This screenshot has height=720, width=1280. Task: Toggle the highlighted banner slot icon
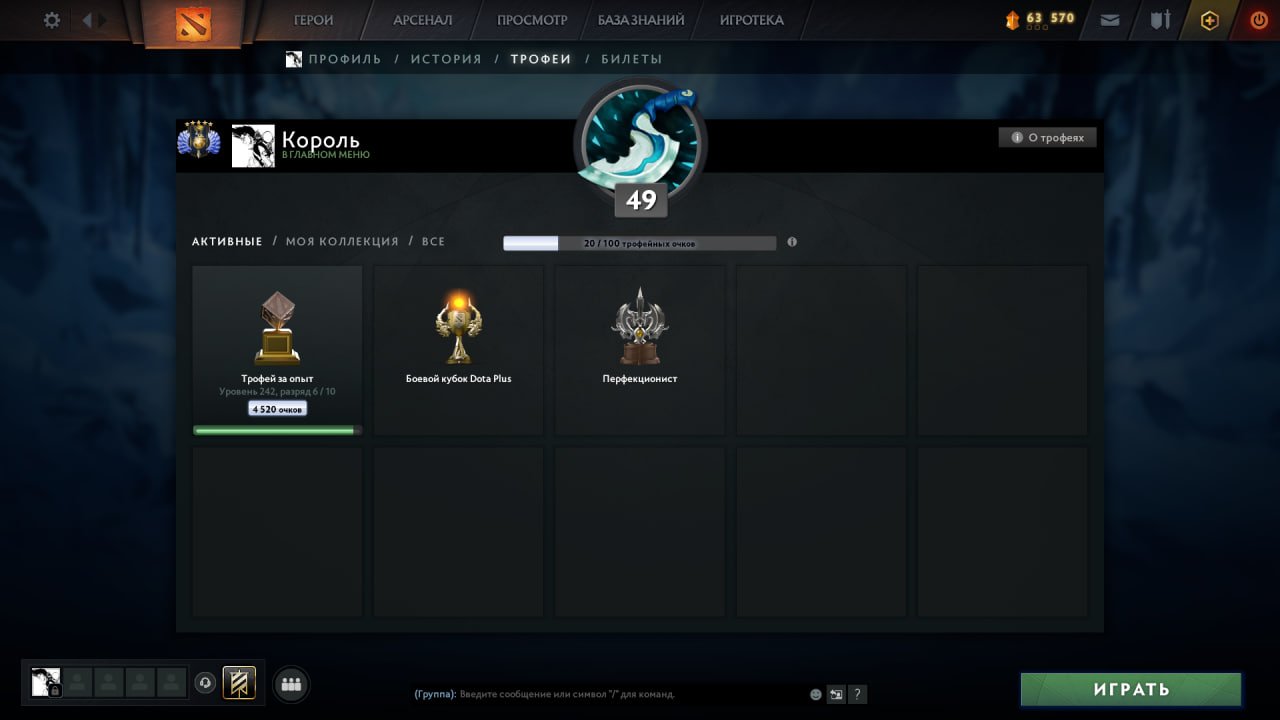pos(238,682)
